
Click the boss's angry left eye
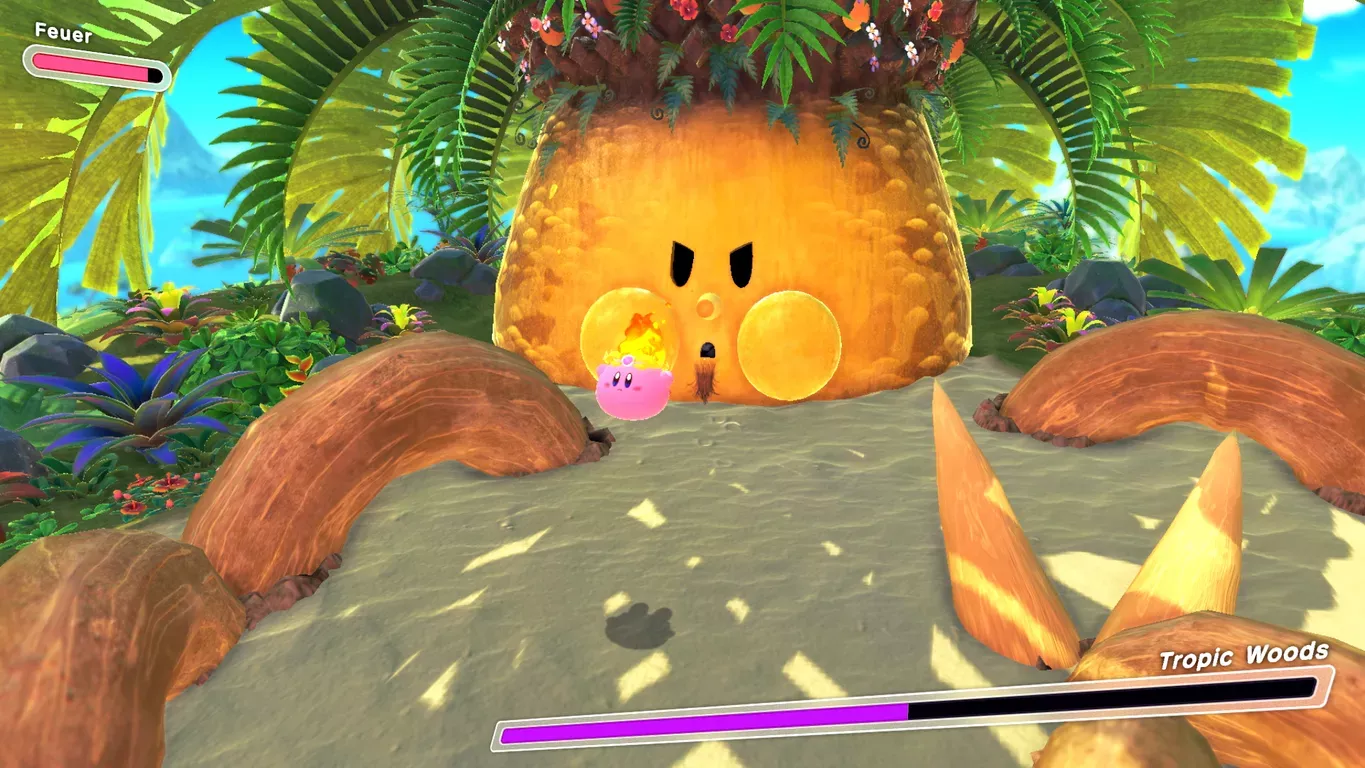[x=682, y=264]
